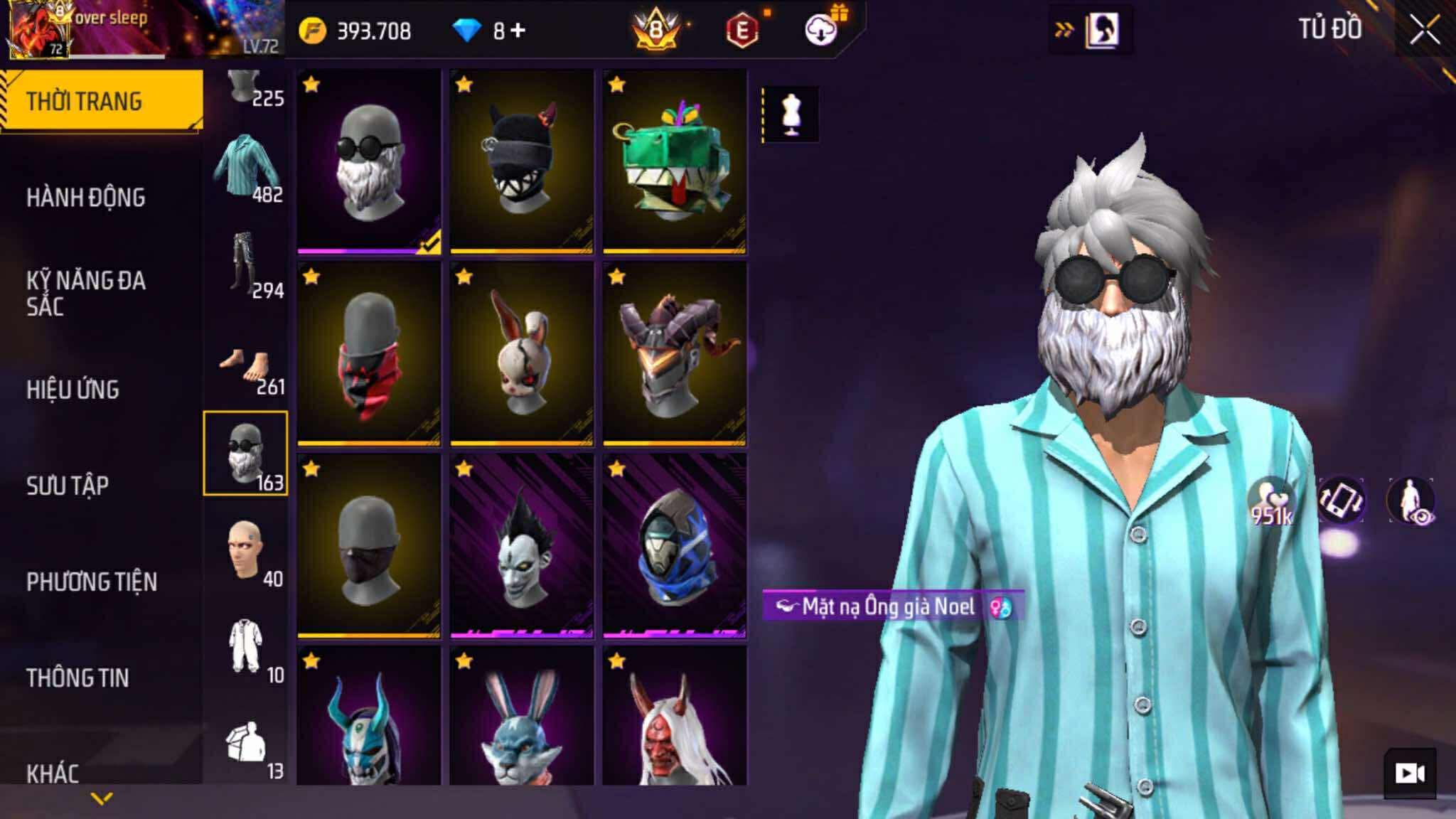Select the cracked bunny mask
Image resolution: width=1456 pixels, height=819 pixels.
521,353
